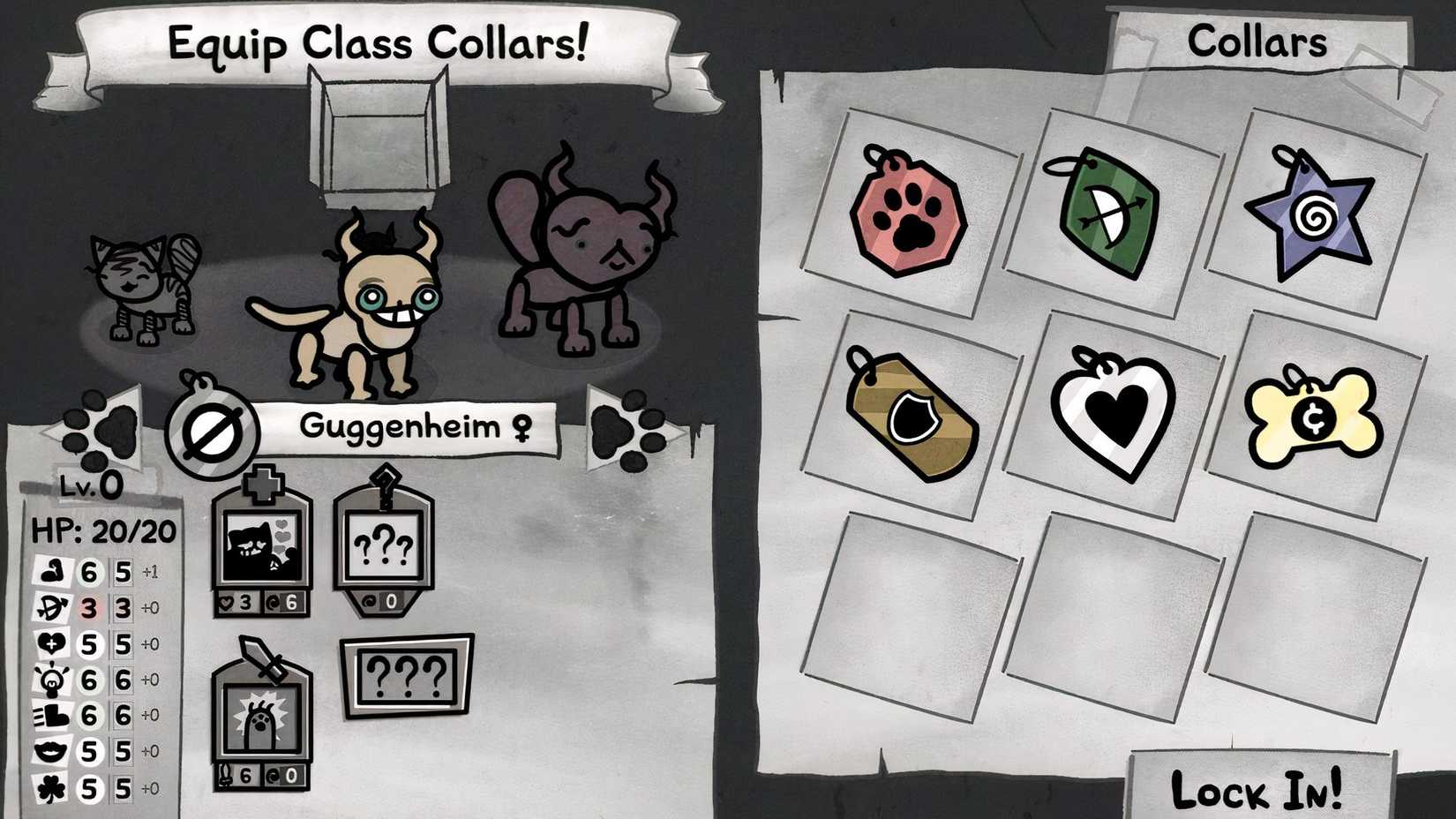The height and width of the screenshot is (819, 1456).
Task: Click the strength flexed-arm stat icon
Action: (50, 571)
